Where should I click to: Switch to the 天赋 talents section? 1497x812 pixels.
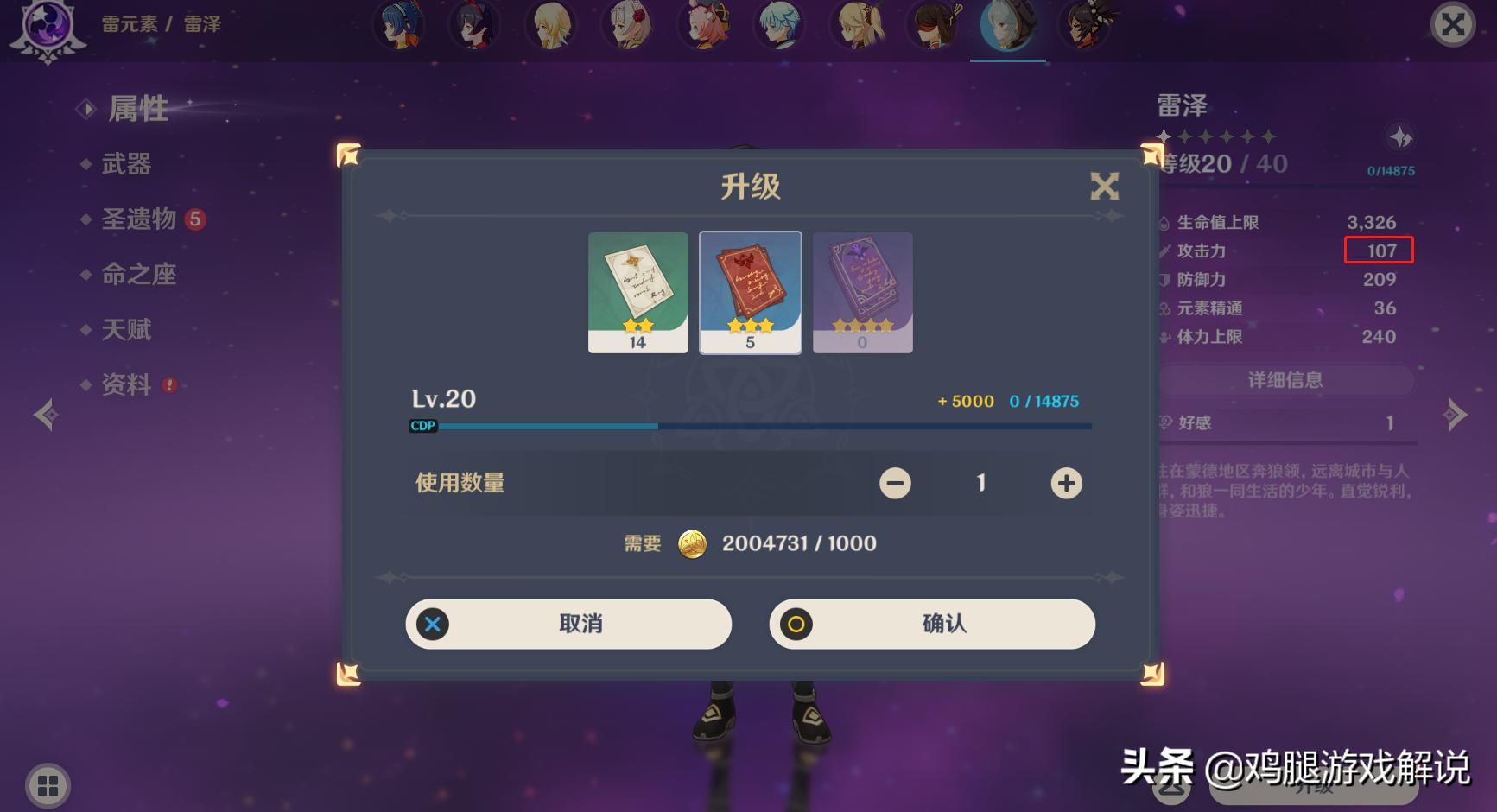[128, 329]
